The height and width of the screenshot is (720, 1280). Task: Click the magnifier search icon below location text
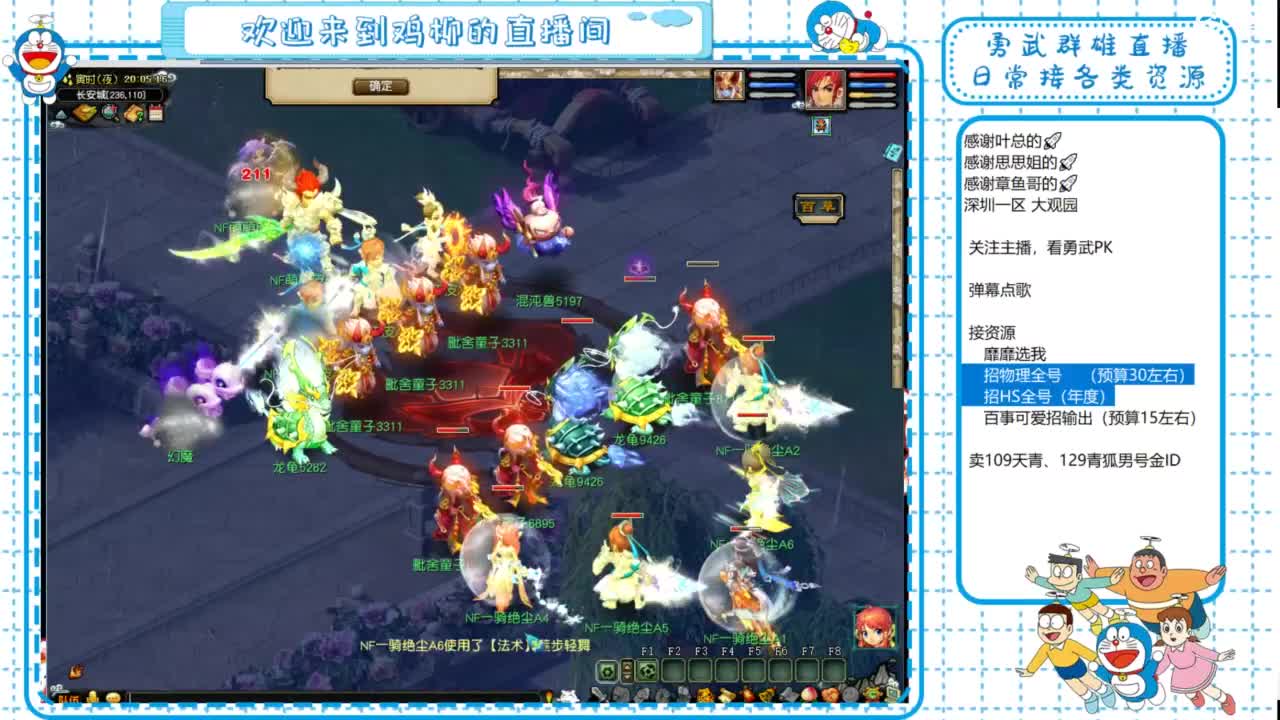(x=108, y=112)
